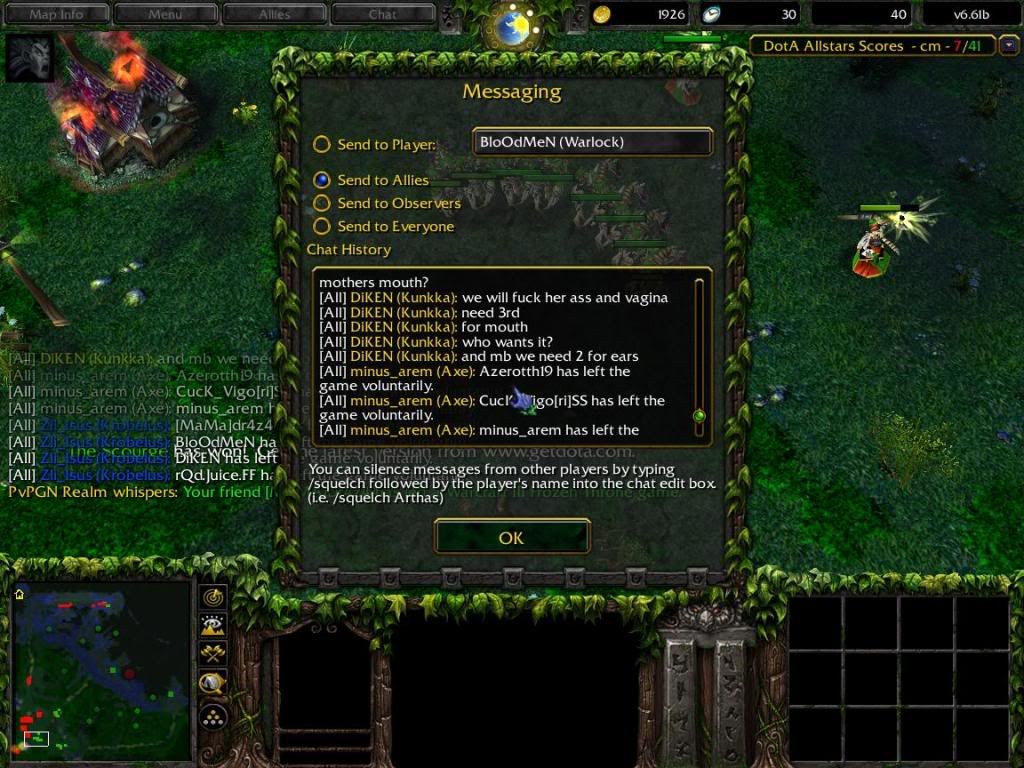The image size is (1024, 768).
Task: Open the Map Info button
Action: tap(56, 14)
